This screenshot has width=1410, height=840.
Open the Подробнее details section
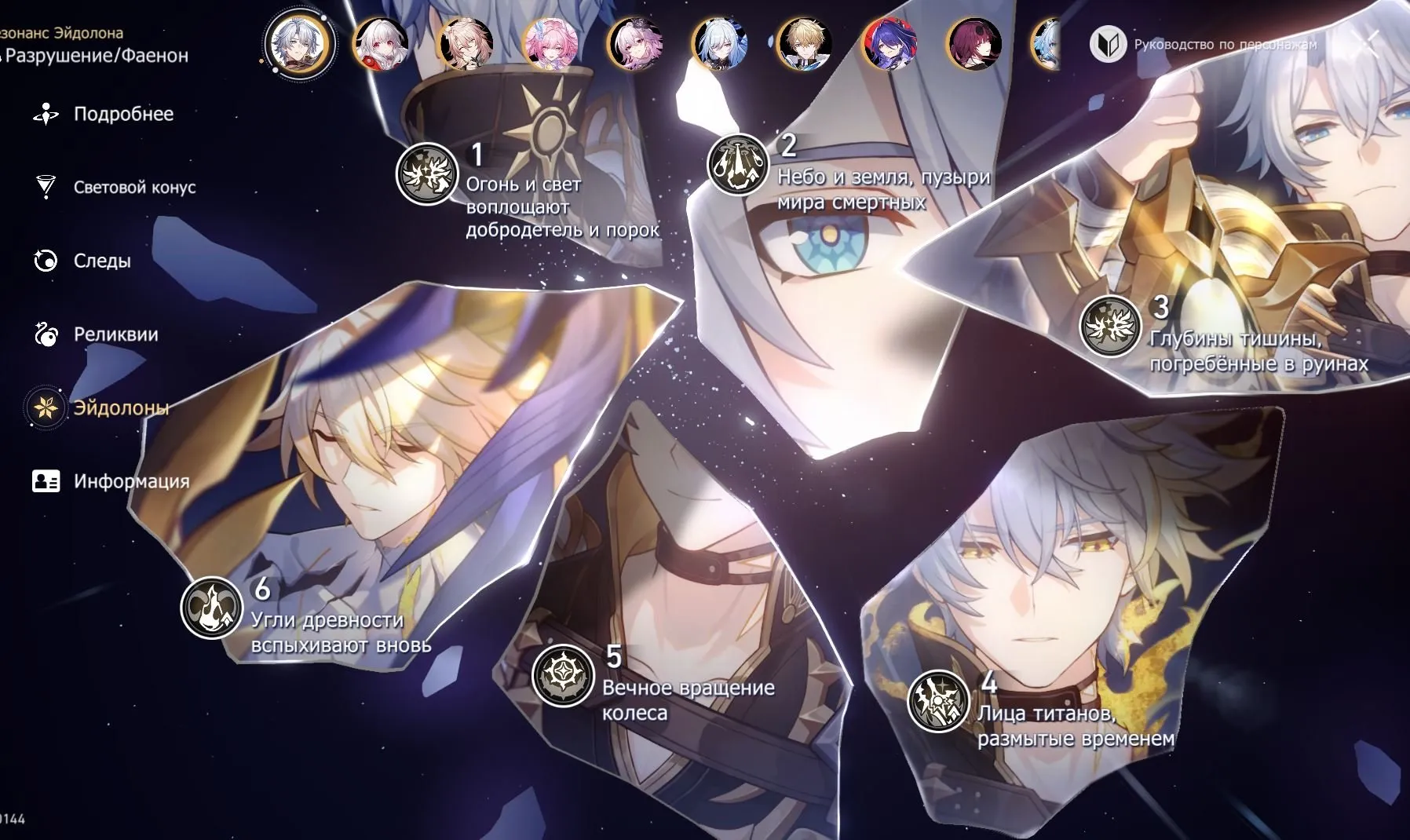(122, 115)
